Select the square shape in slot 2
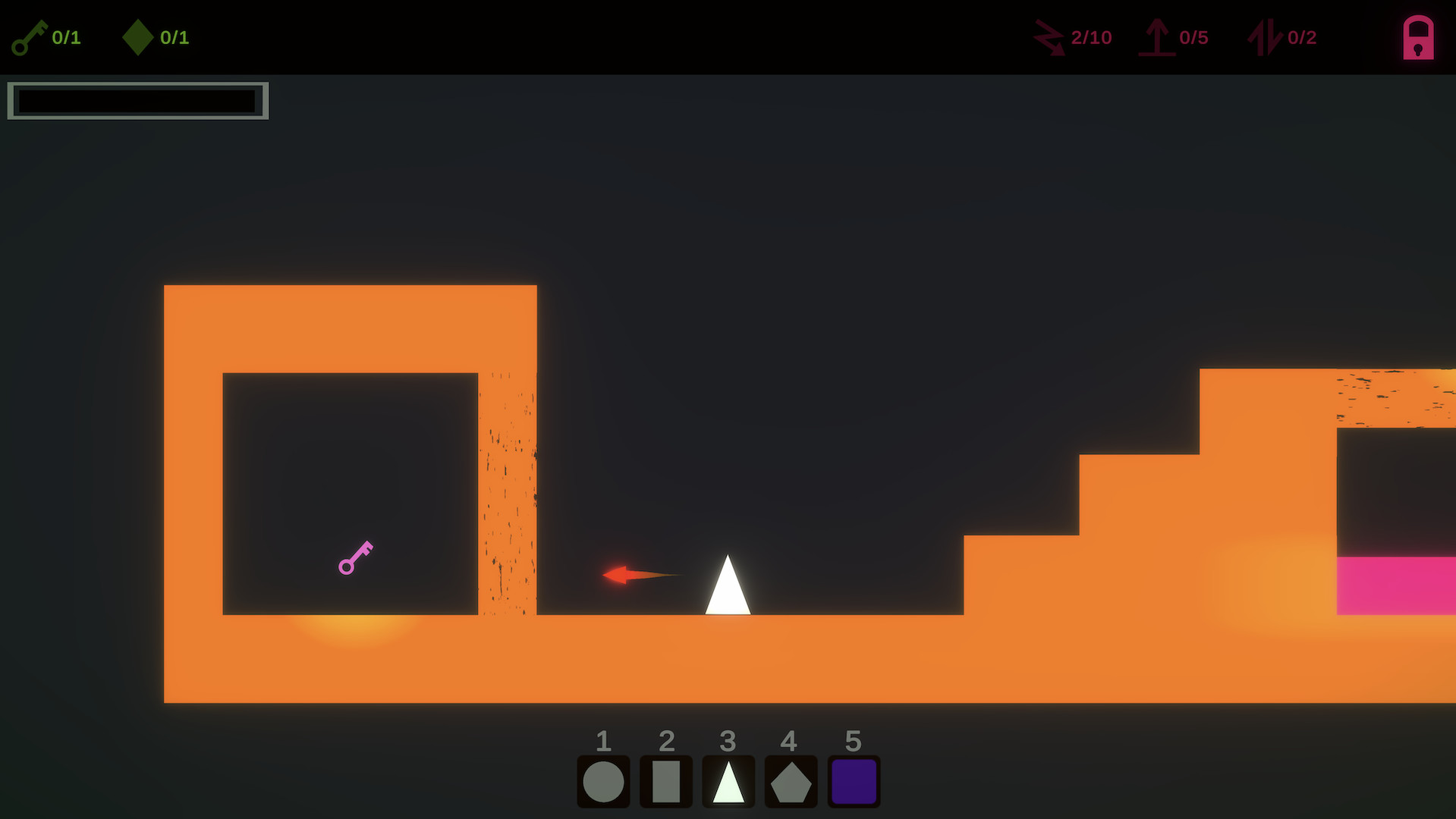The width and height of the screenshot is (1456, 819). [665, 780]
